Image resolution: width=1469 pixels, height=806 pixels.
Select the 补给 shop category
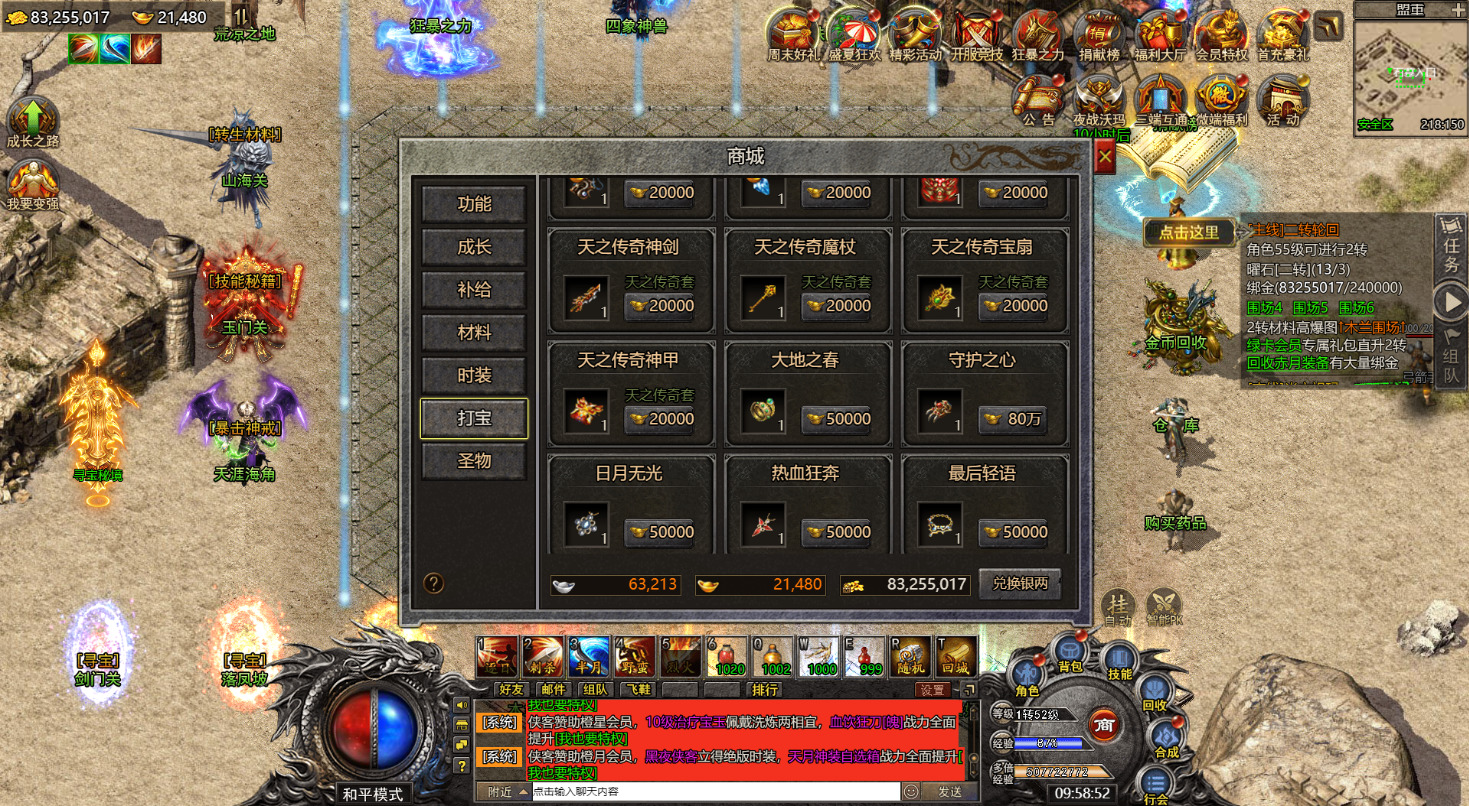(474, 290)
